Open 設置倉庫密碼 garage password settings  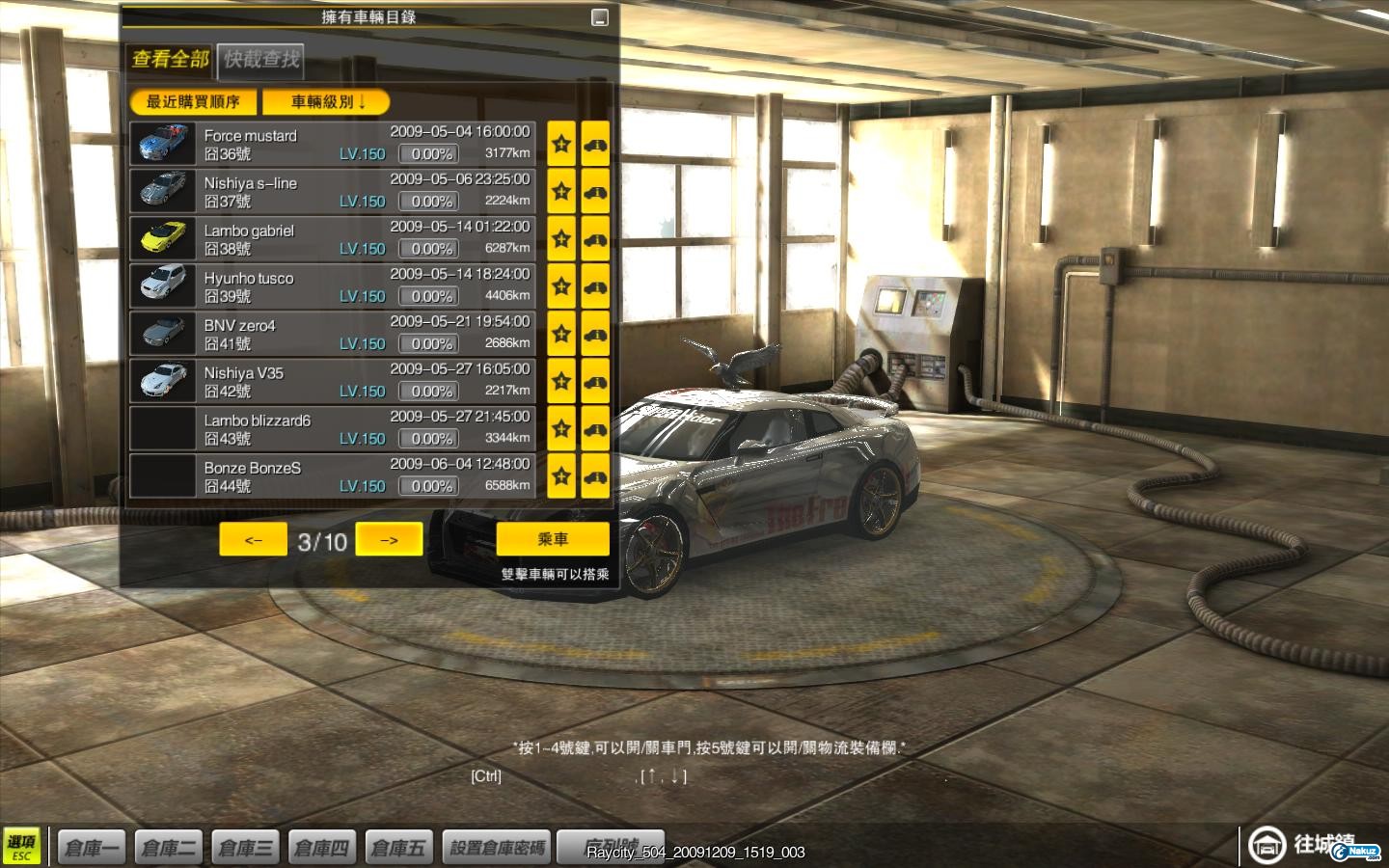498,848
